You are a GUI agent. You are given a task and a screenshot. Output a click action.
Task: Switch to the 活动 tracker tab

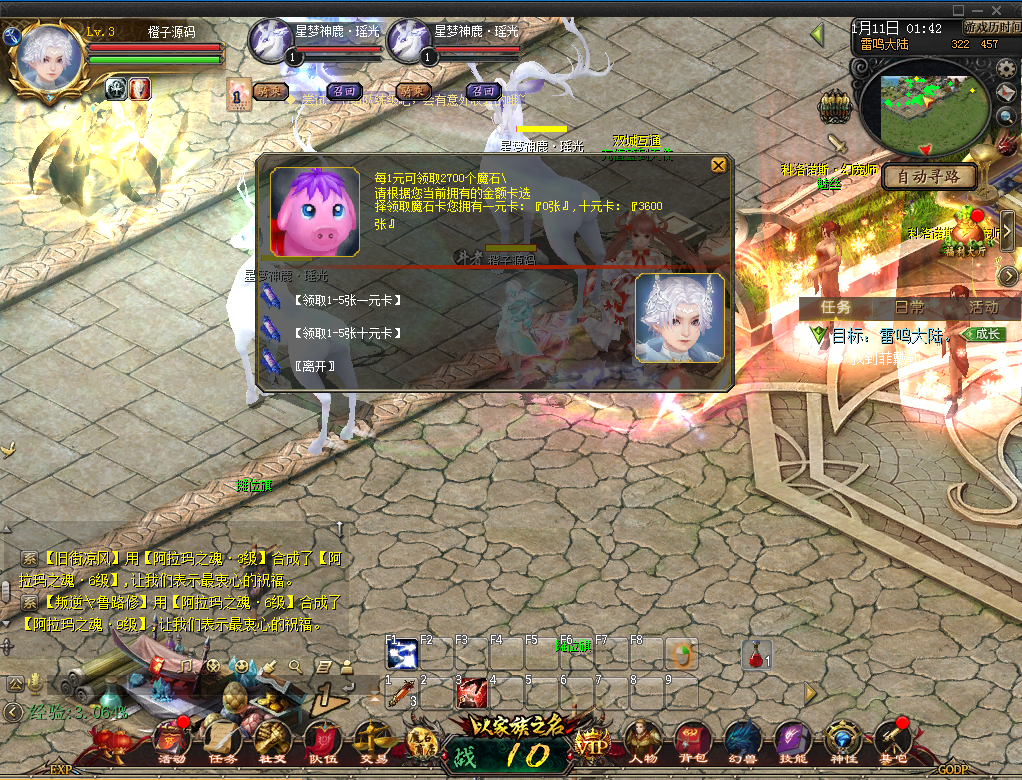[983, 308]
